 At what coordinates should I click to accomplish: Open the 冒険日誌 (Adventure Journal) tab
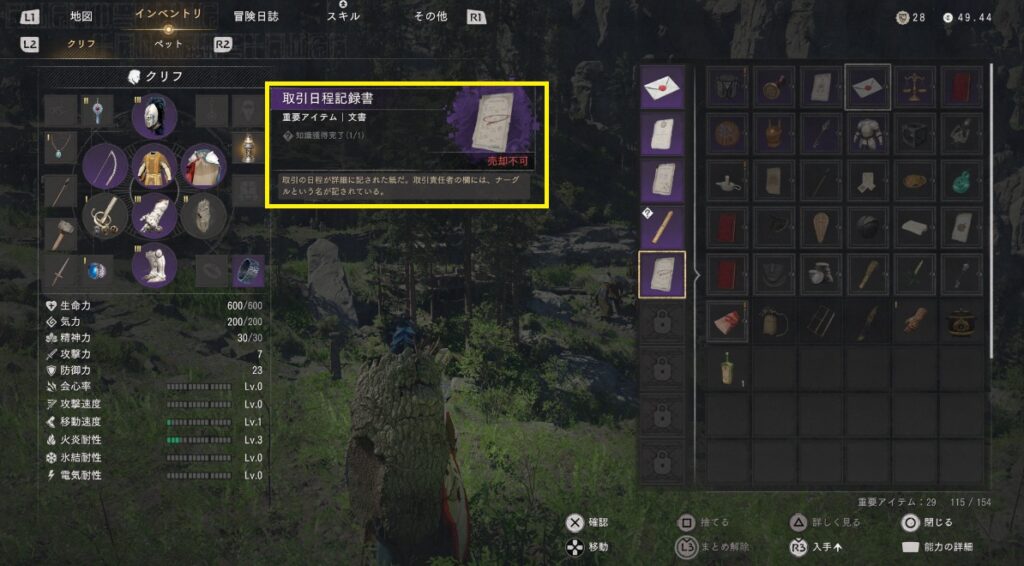pyautogui.click(x=256, y=17)
